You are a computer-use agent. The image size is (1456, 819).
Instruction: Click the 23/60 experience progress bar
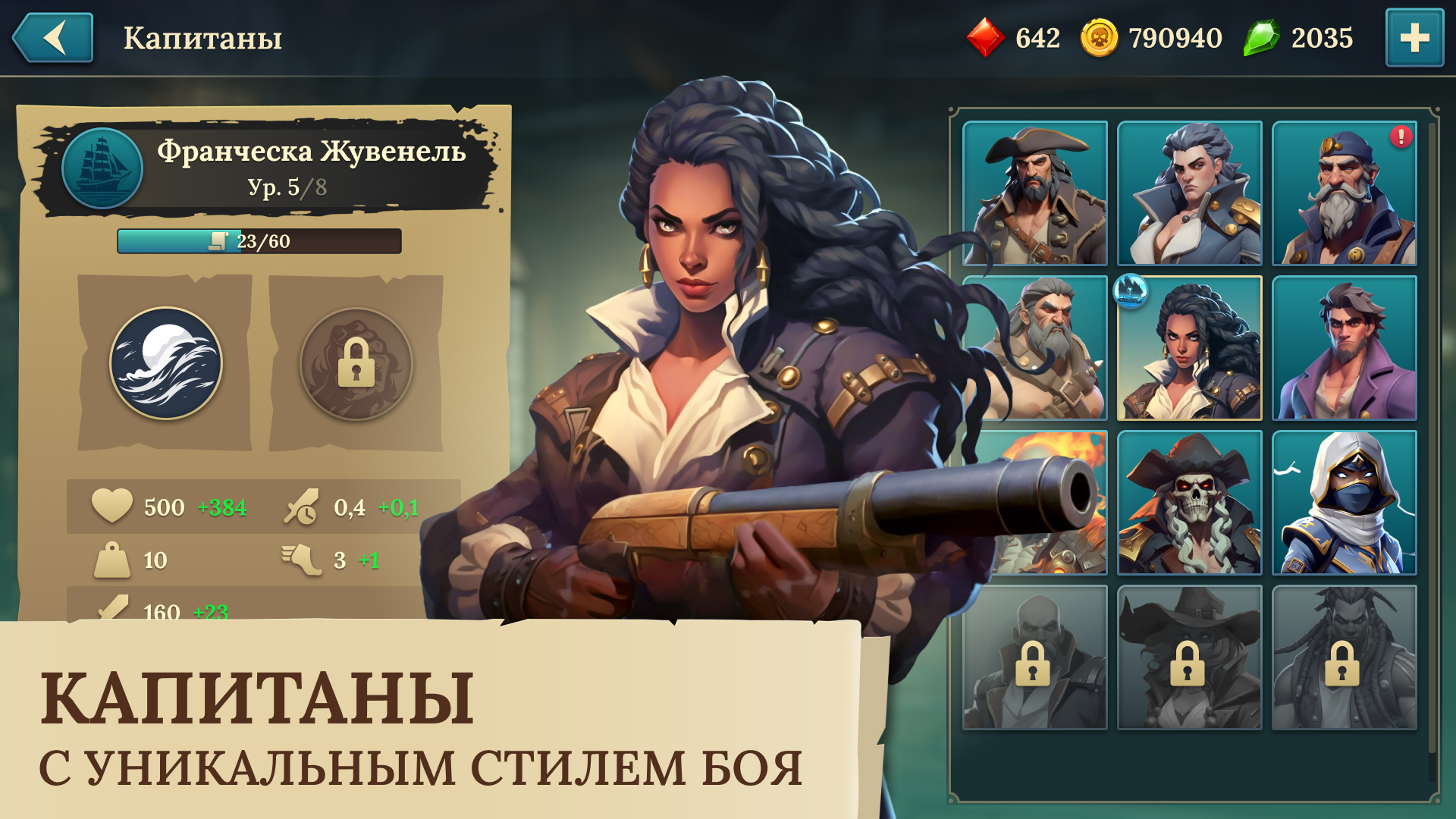(x=258, y=241)
